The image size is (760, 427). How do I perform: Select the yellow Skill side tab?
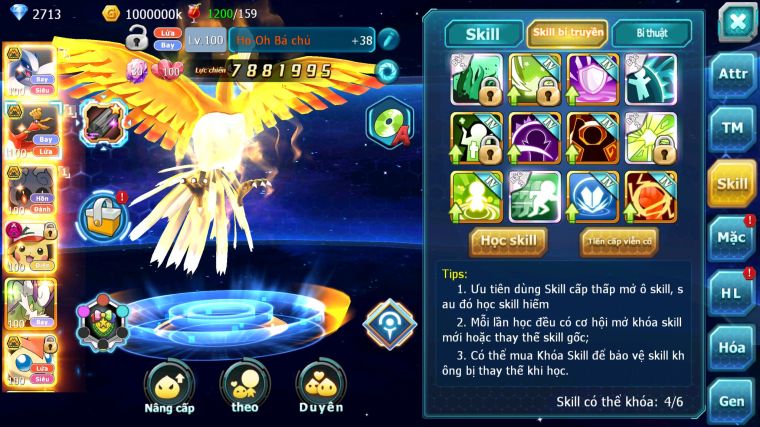[x=732, y=183]
